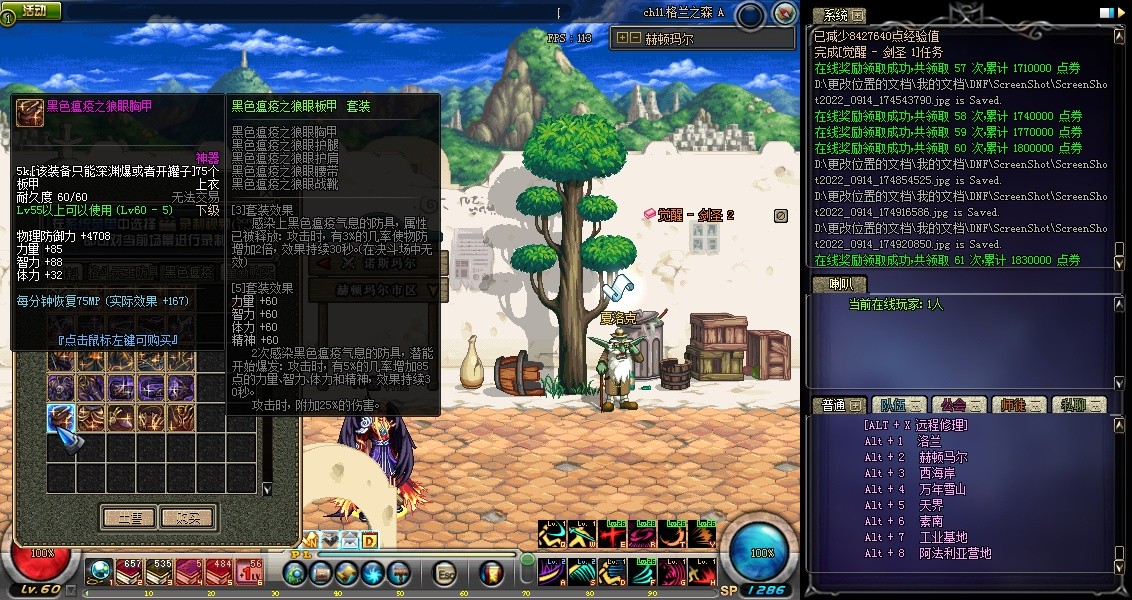This screenshot has width=1132, height=600.
Task: Select the 师徒 mentor chat tab
Action: tap(1018, 405)
